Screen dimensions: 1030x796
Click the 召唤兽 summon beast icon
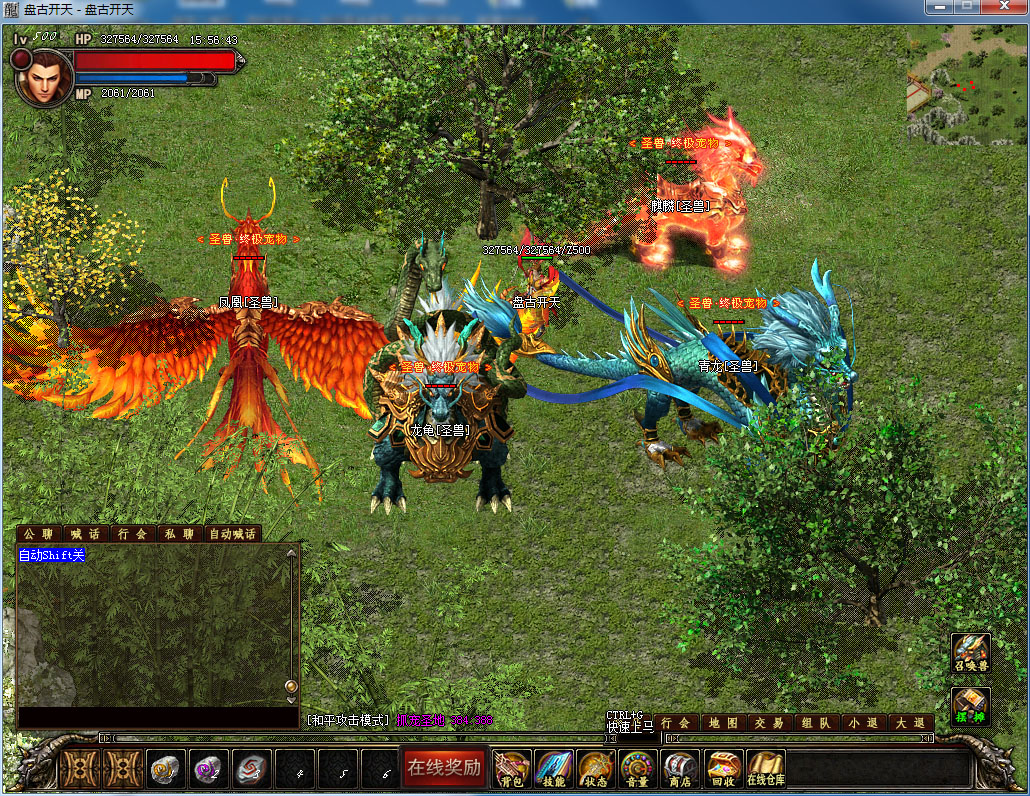tap(970, 652)
